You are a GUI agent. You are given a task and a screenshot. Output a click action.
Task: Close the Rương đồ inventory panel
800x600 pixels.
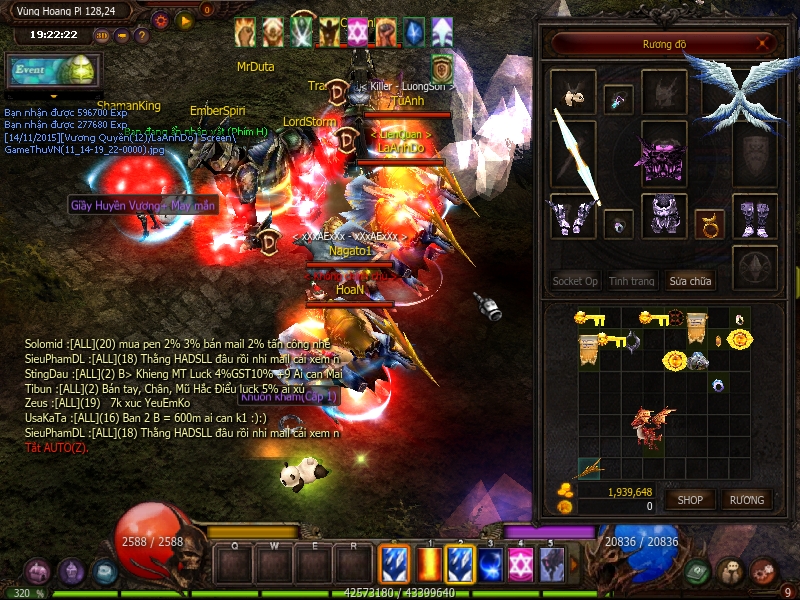(x=764, y=44)
